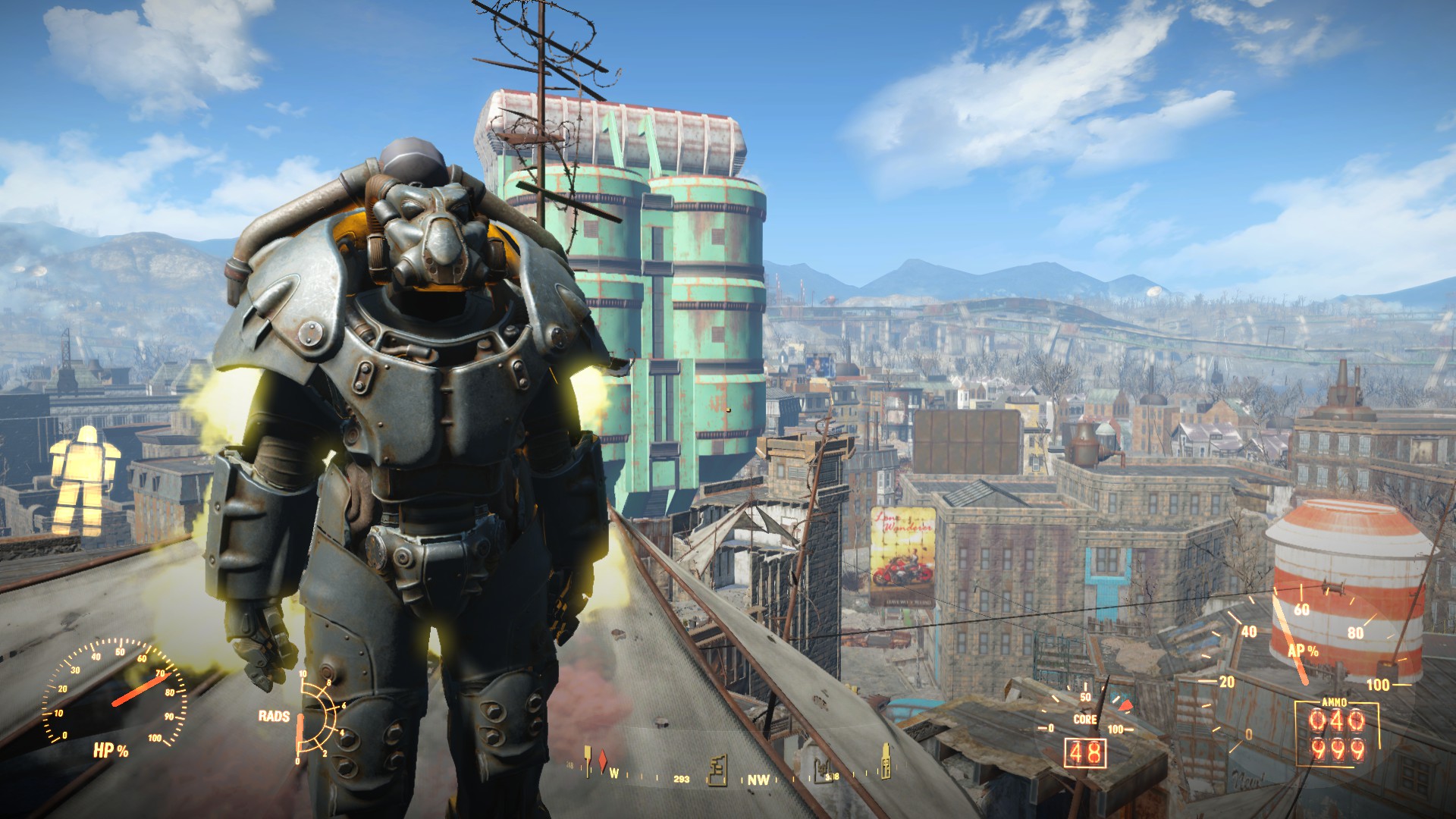1456x819 pixels.
Task: Click the red diamond enemy marker
Action: point(604,761)
